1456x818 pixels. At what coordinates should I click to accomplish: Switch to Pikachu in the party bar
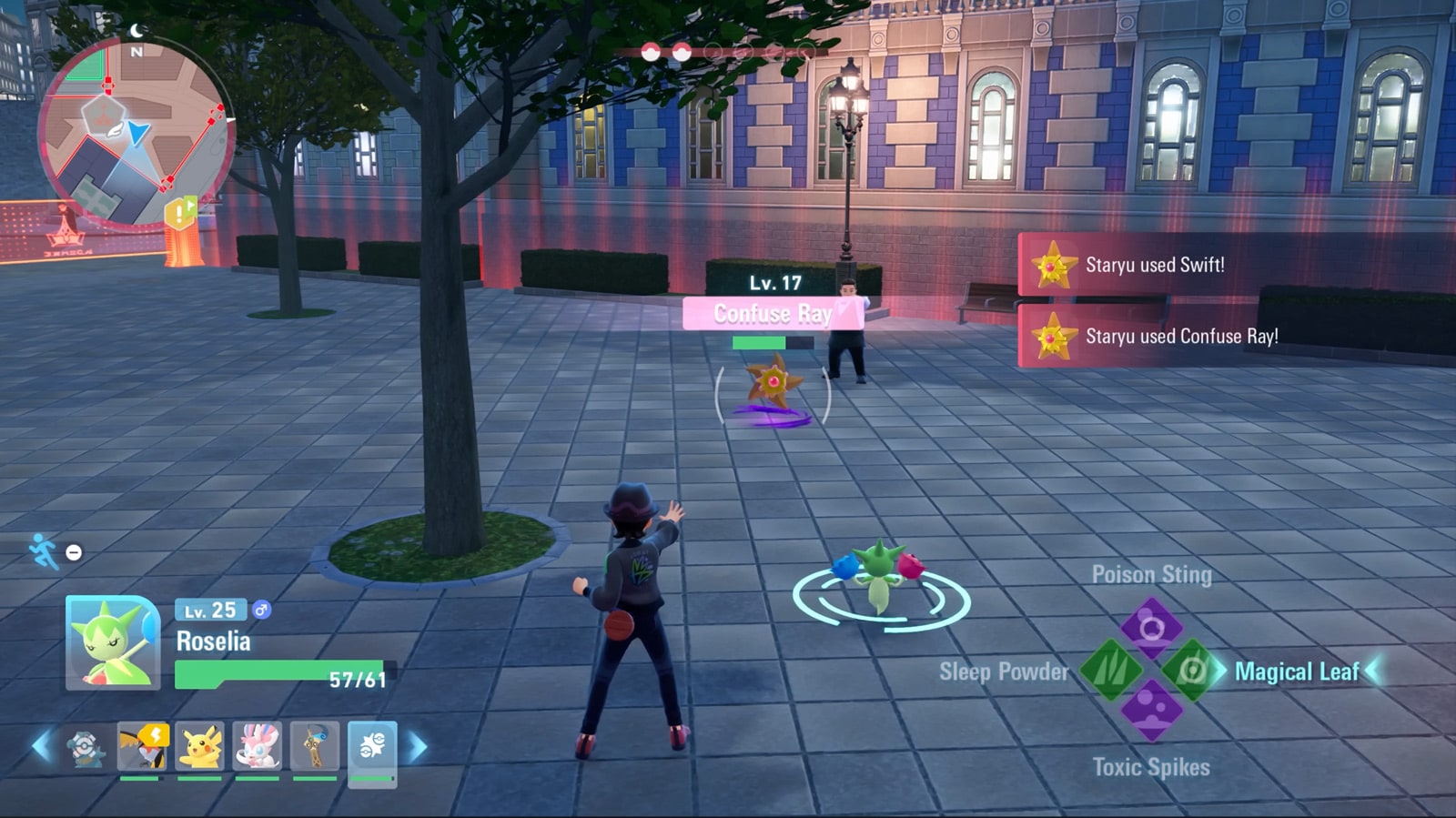click(x=200, y=747)
